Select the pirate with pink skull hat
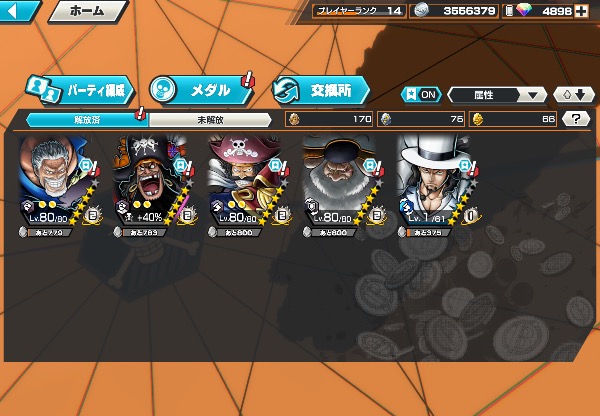The image size is (600, 416). coord(245,183)
